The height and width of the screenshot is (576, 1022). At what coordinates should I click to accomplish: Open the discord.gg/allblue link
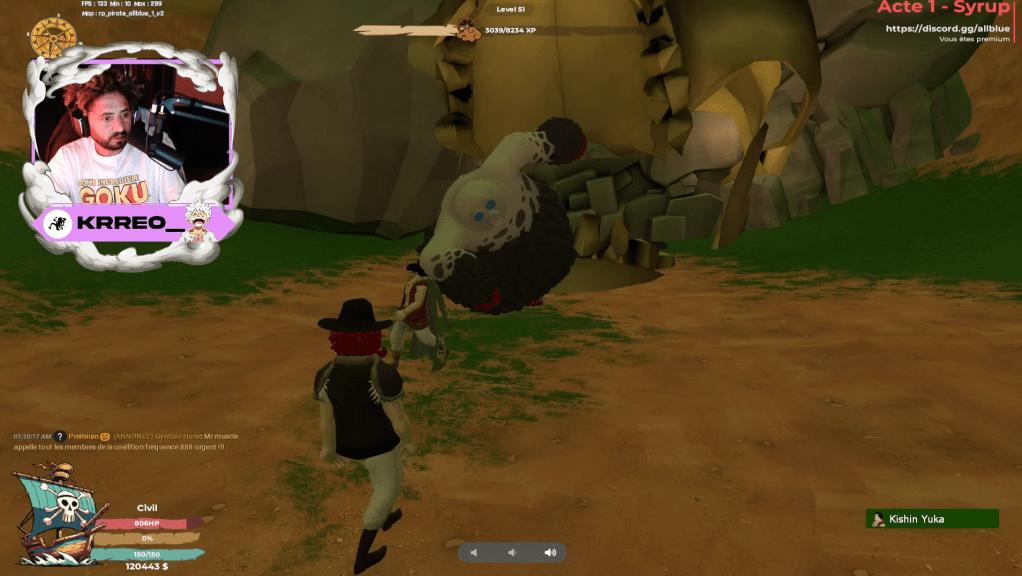coord(947,29)
